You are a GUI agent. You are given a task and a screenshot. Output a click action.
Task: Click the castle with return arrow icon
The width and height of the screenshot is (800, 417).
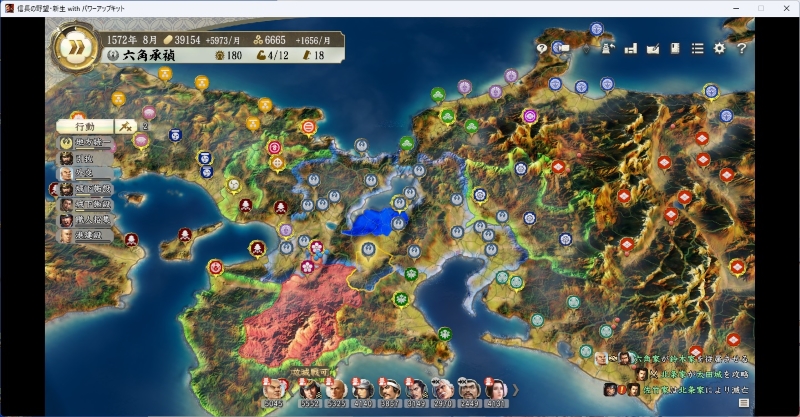click(x=607, y=48)
